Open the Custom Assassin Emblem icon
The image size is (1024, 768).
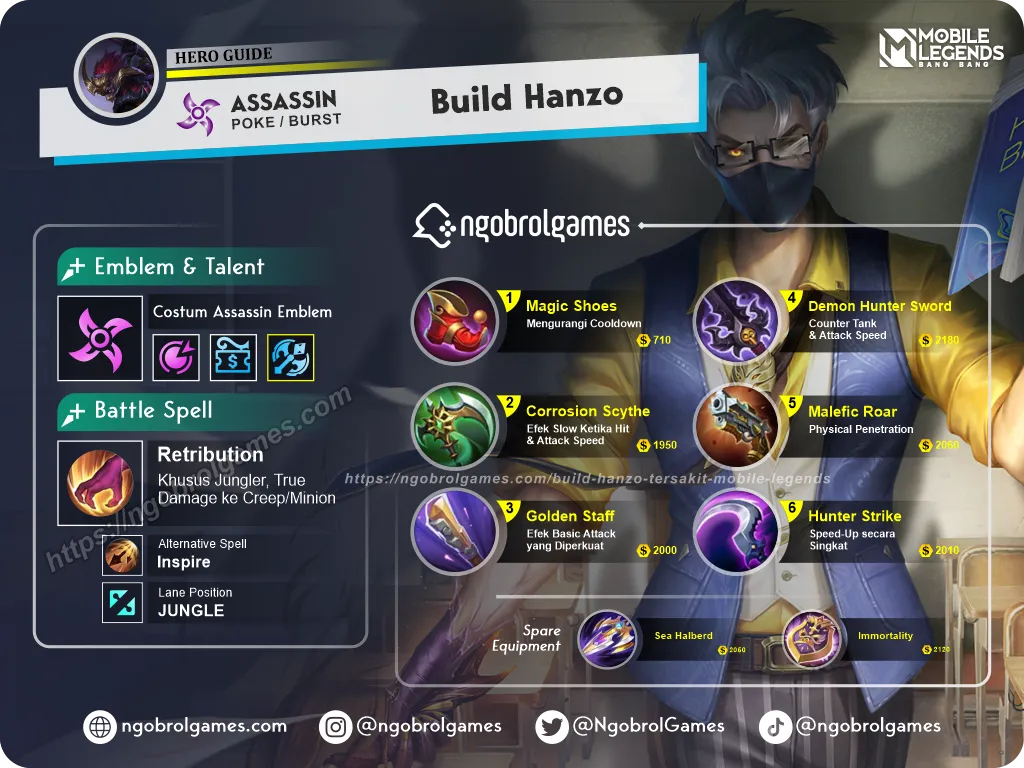point(100,338)
